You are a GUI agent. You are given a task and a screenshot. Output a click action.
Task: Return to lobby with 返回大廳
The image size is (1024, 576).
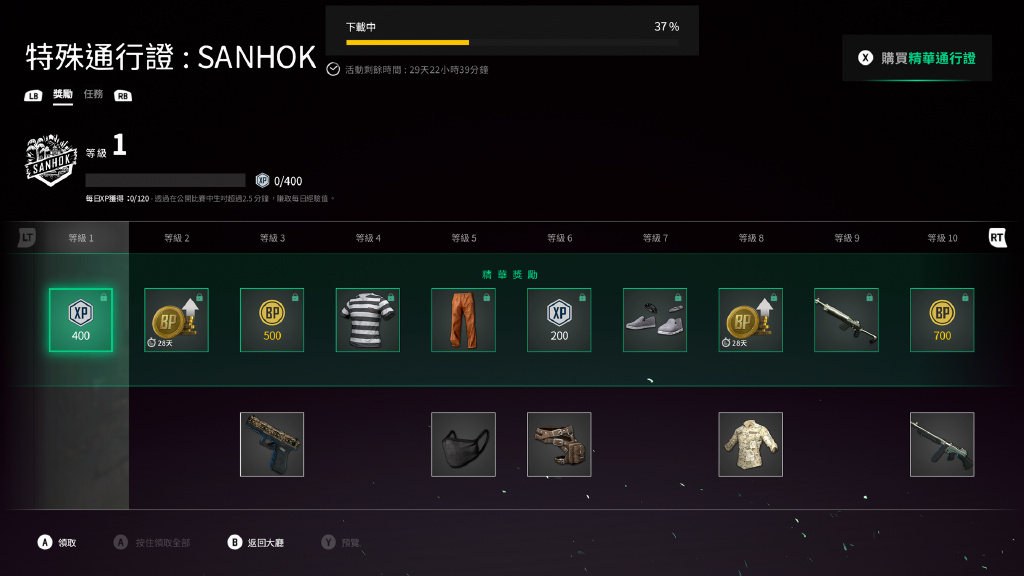click(257, 542)
